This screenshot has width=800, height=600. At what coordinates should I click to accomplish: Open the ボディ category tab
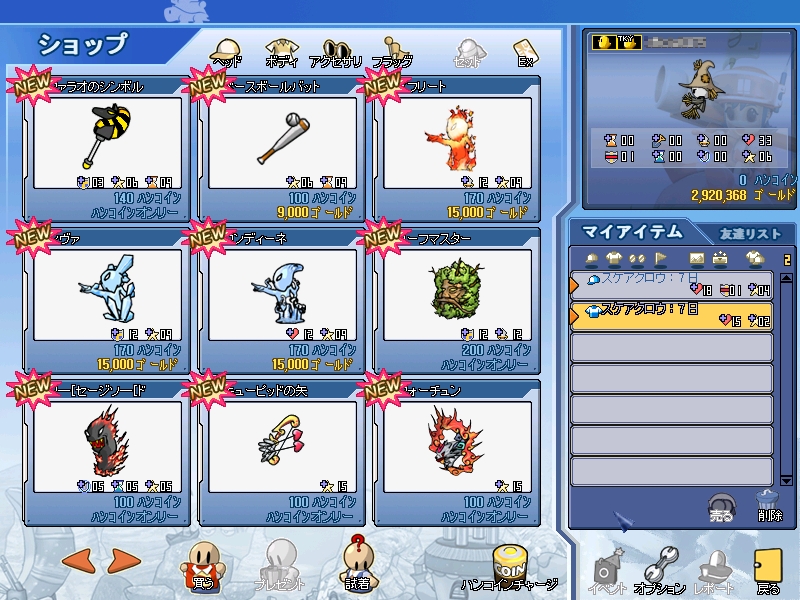281,51
